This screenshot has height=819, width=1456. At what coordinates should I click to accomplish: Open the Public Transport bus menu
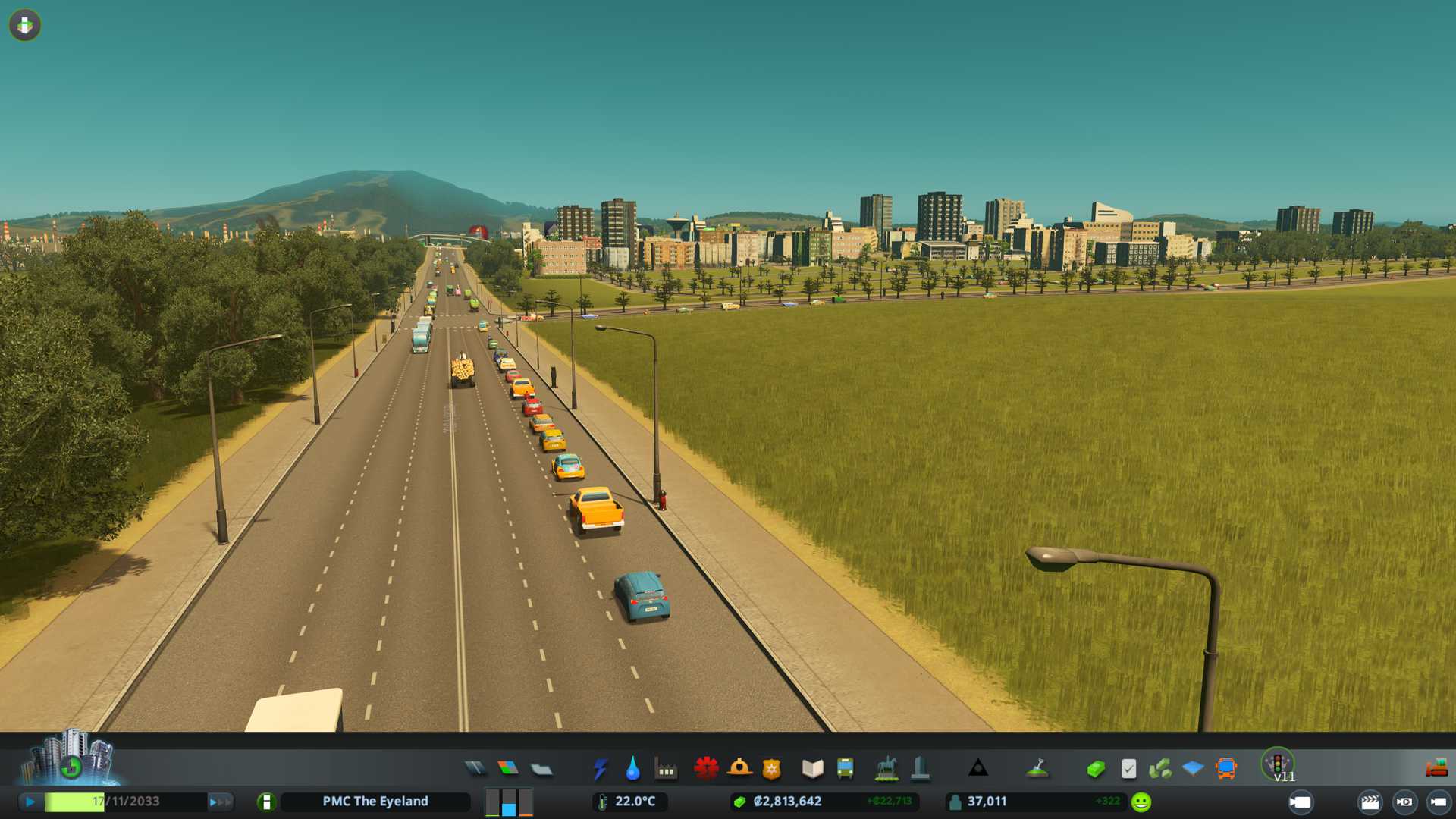pos(845,769)
